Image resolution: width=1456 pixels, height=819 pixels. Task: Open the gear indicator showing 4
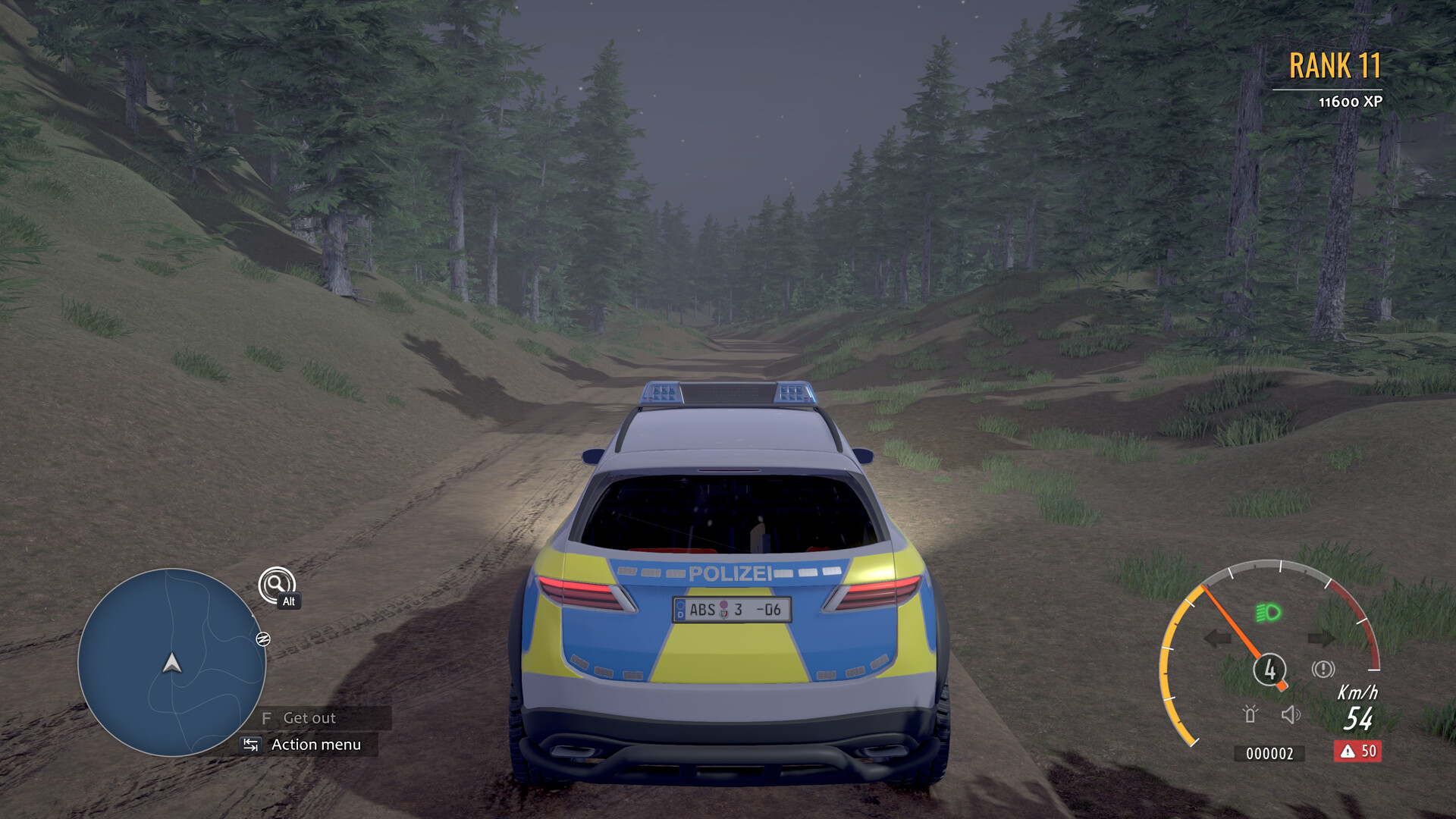[1270, 669]
